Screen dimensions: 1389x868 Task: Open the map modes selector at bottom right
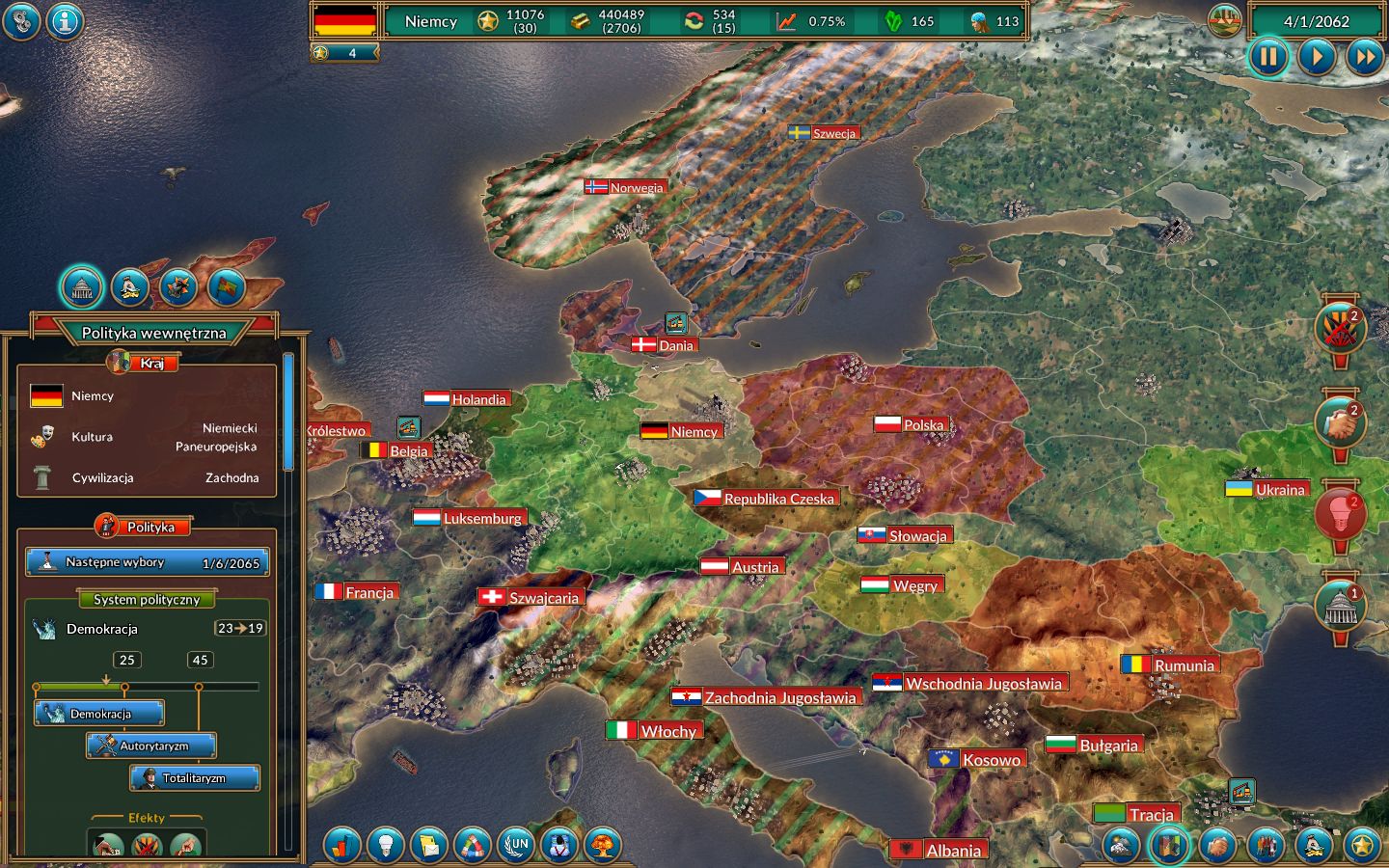coord(1170,847)
